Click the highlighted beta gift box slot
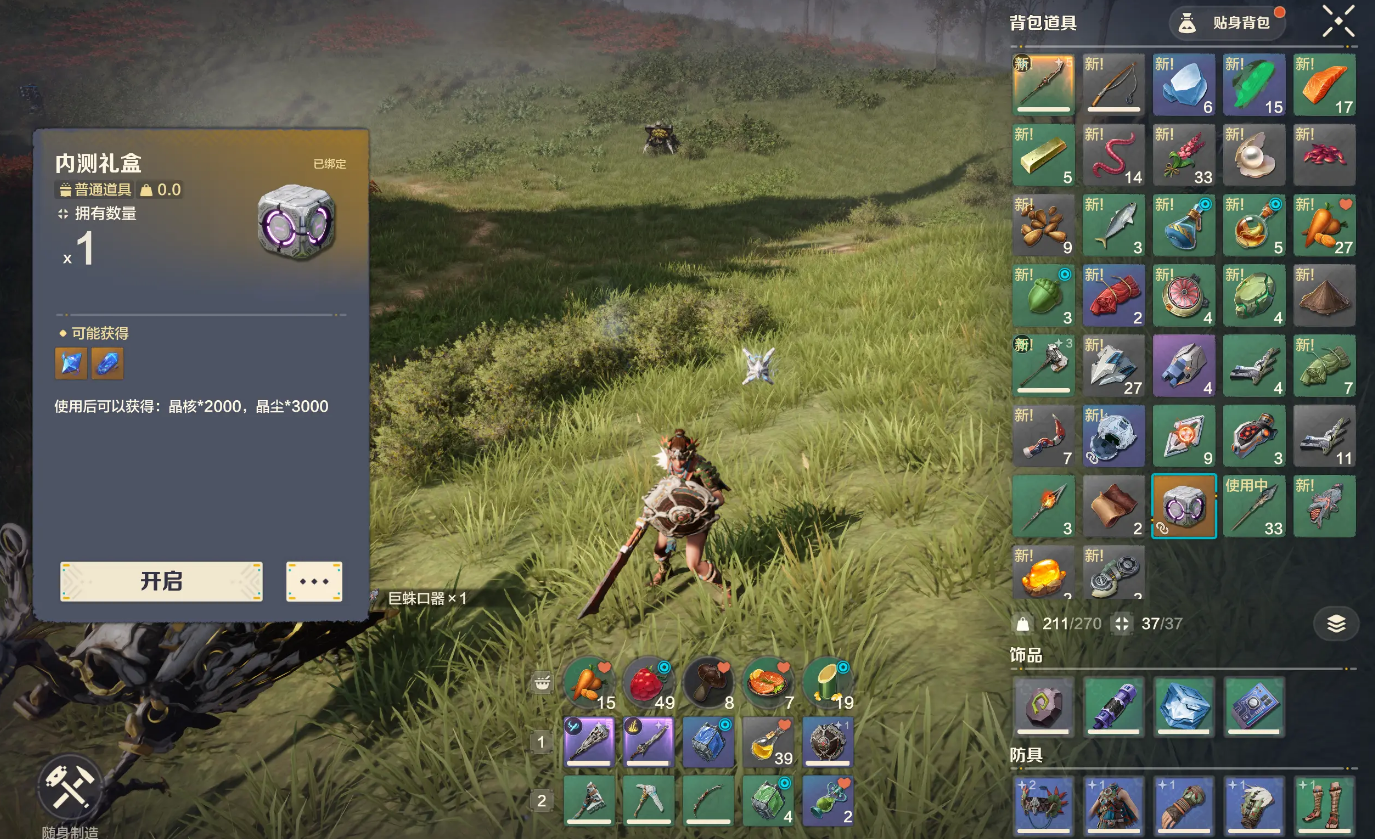Image resolution: width=1375 pixels, height=839 pixels. [x=1184, y=506]
